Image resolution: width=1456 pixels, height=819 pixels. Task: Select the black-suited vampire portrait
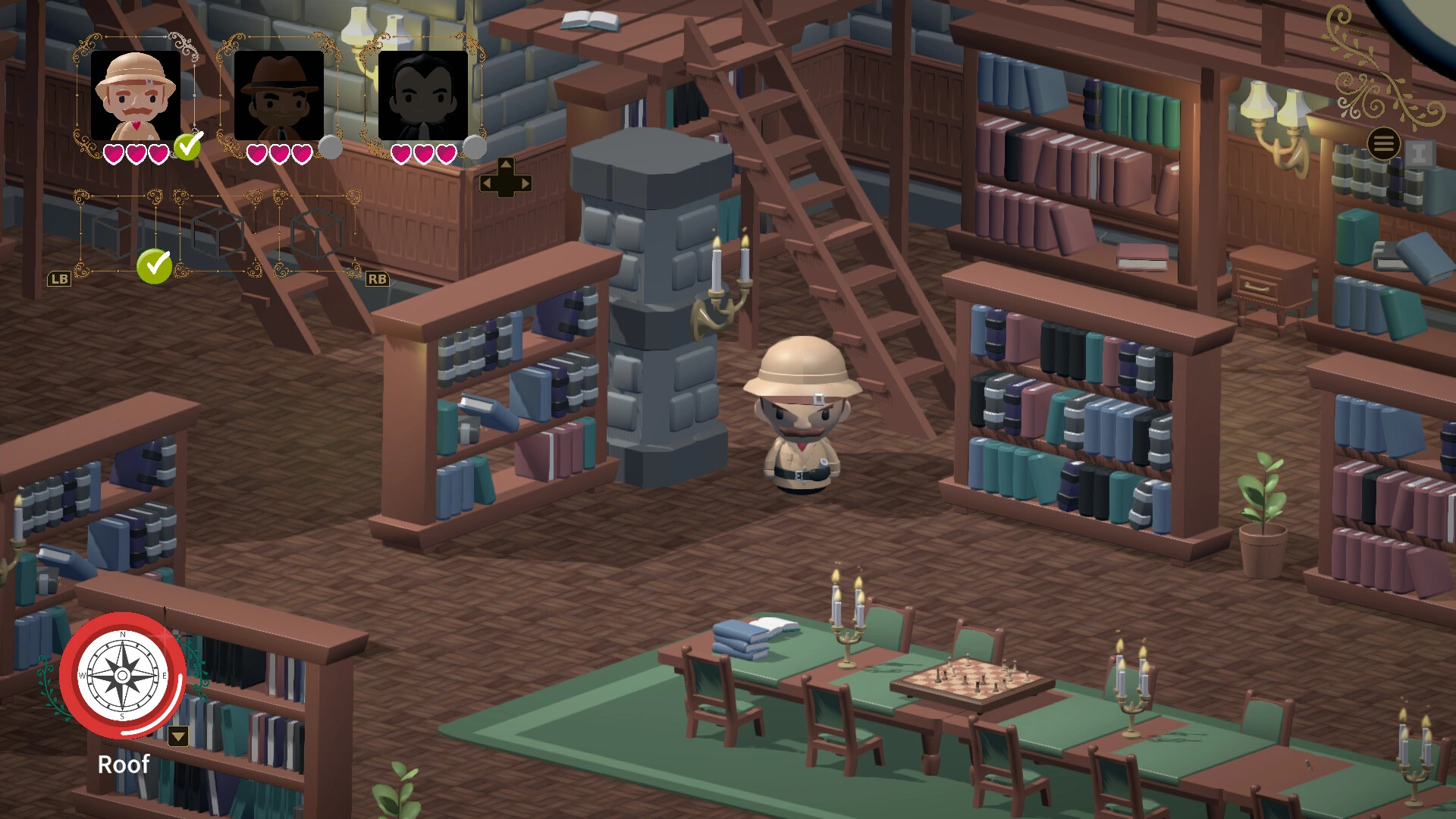[425, 95]
